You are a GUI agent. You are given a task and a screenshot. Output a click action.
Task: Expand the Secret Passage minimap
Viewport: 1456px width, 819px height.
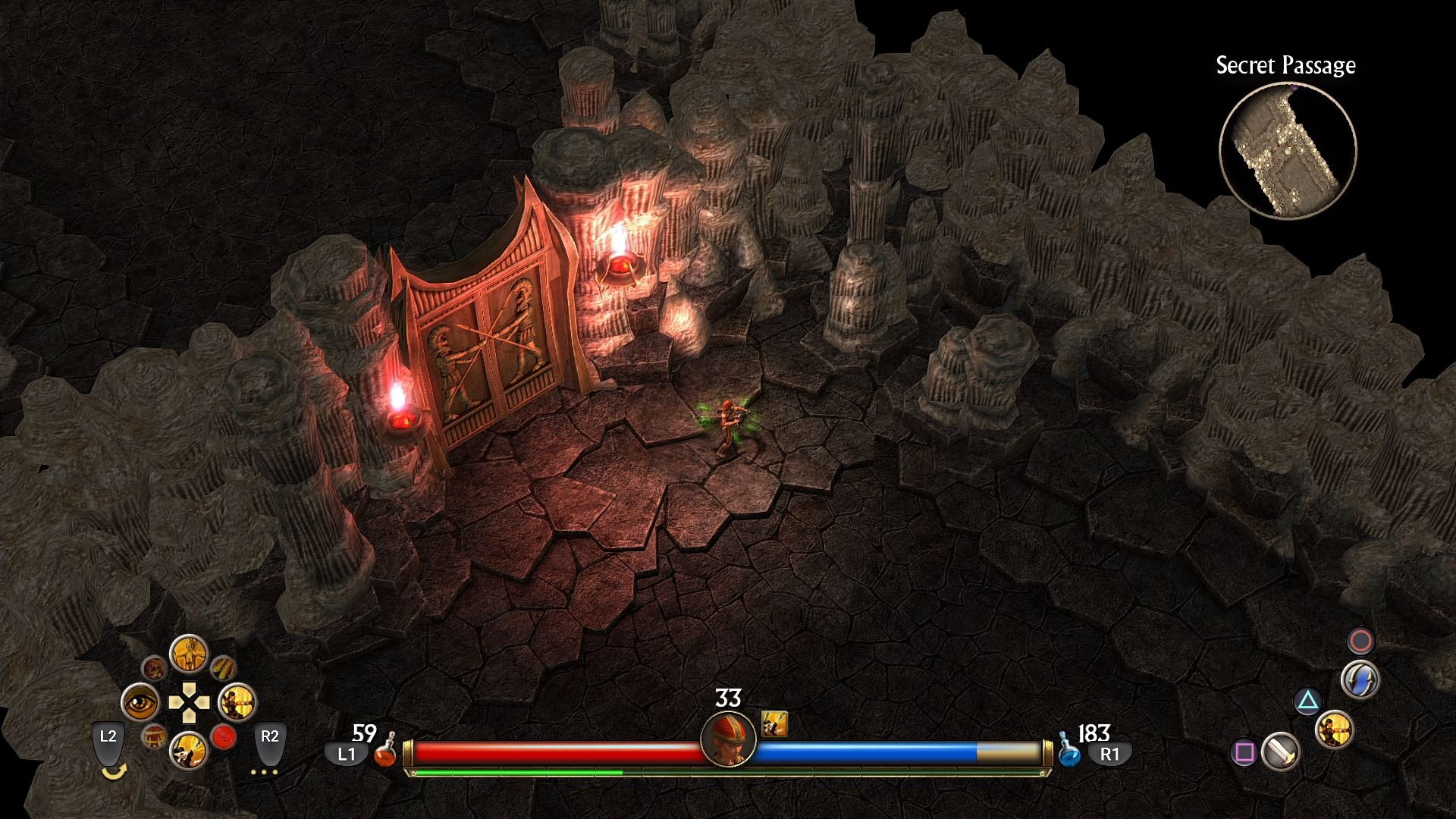pyautogui.click(x=1289, y=150)
